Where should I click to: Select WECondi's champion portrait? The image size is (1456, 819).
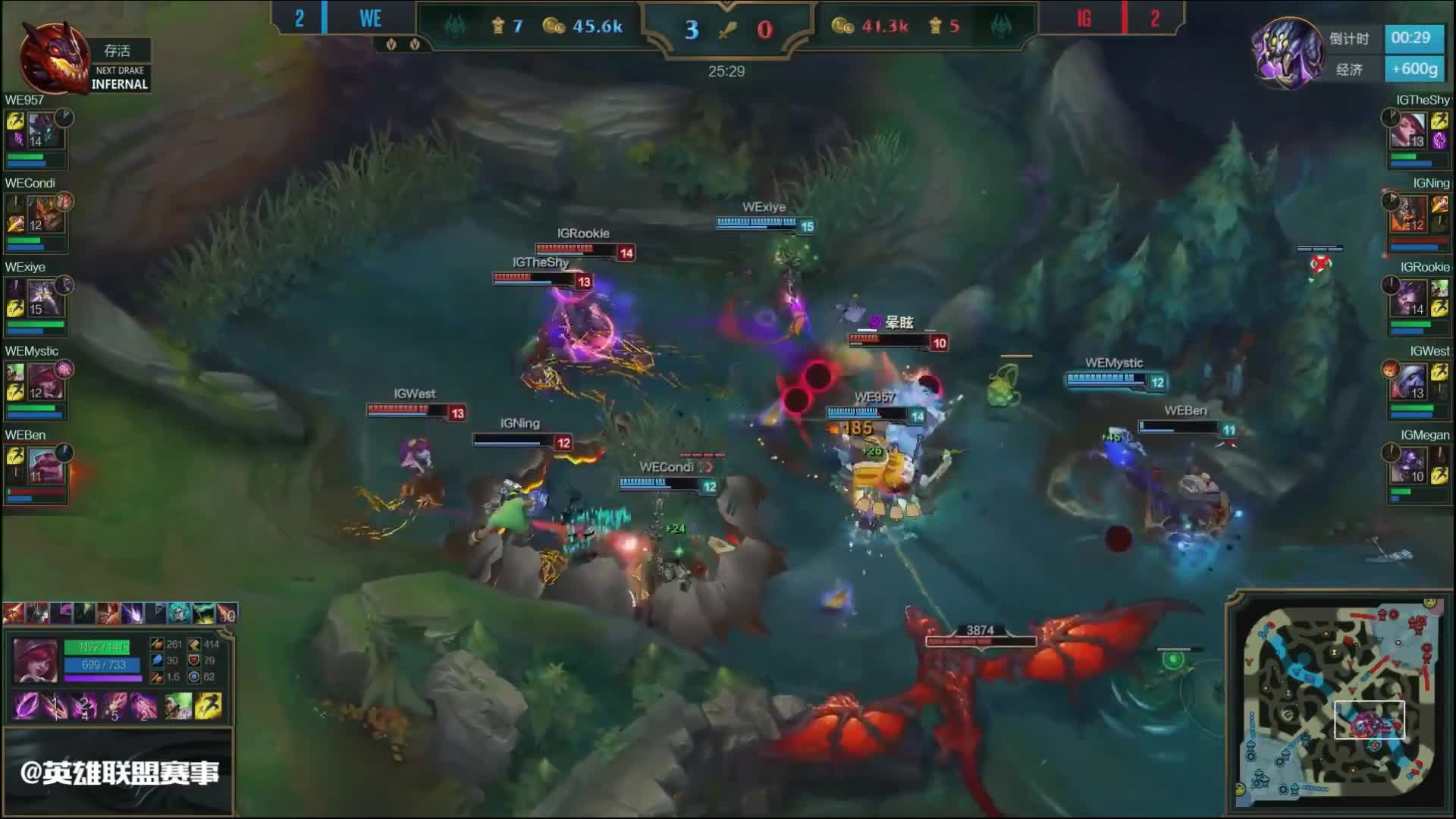(x=45, y=214)
